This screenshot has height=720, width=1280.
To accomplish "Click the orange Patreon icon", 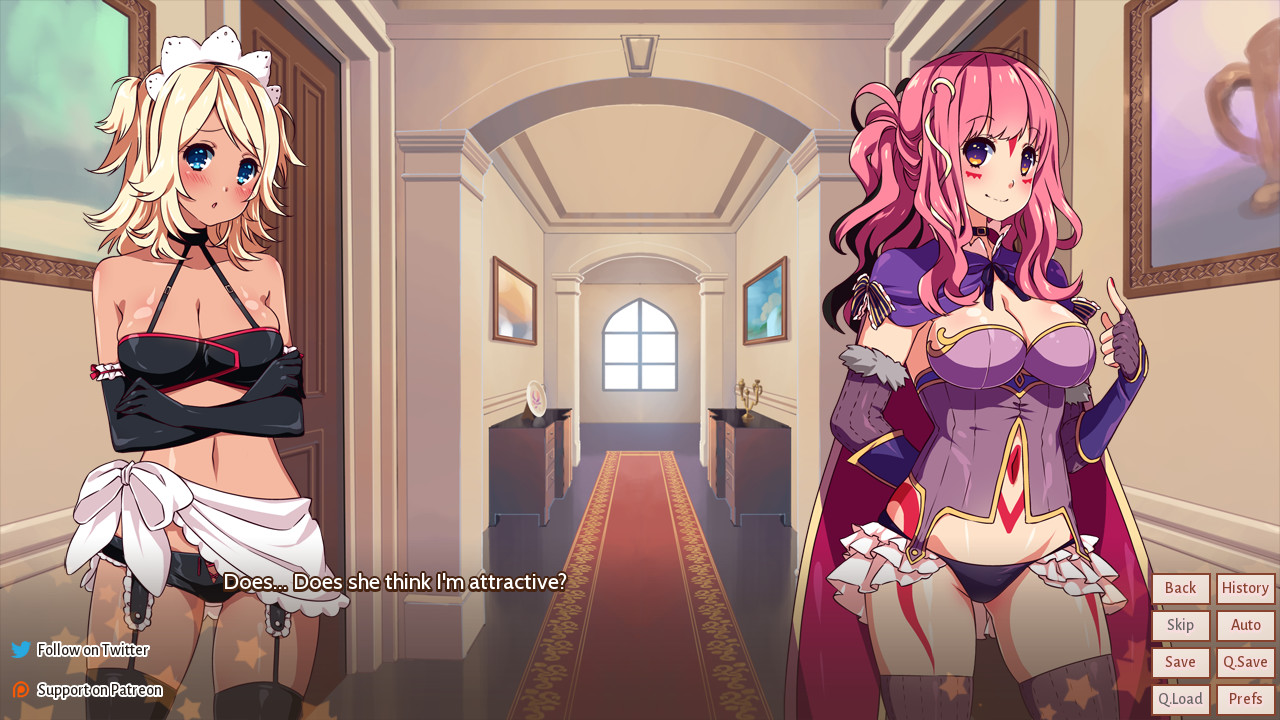I will point(19,689).
